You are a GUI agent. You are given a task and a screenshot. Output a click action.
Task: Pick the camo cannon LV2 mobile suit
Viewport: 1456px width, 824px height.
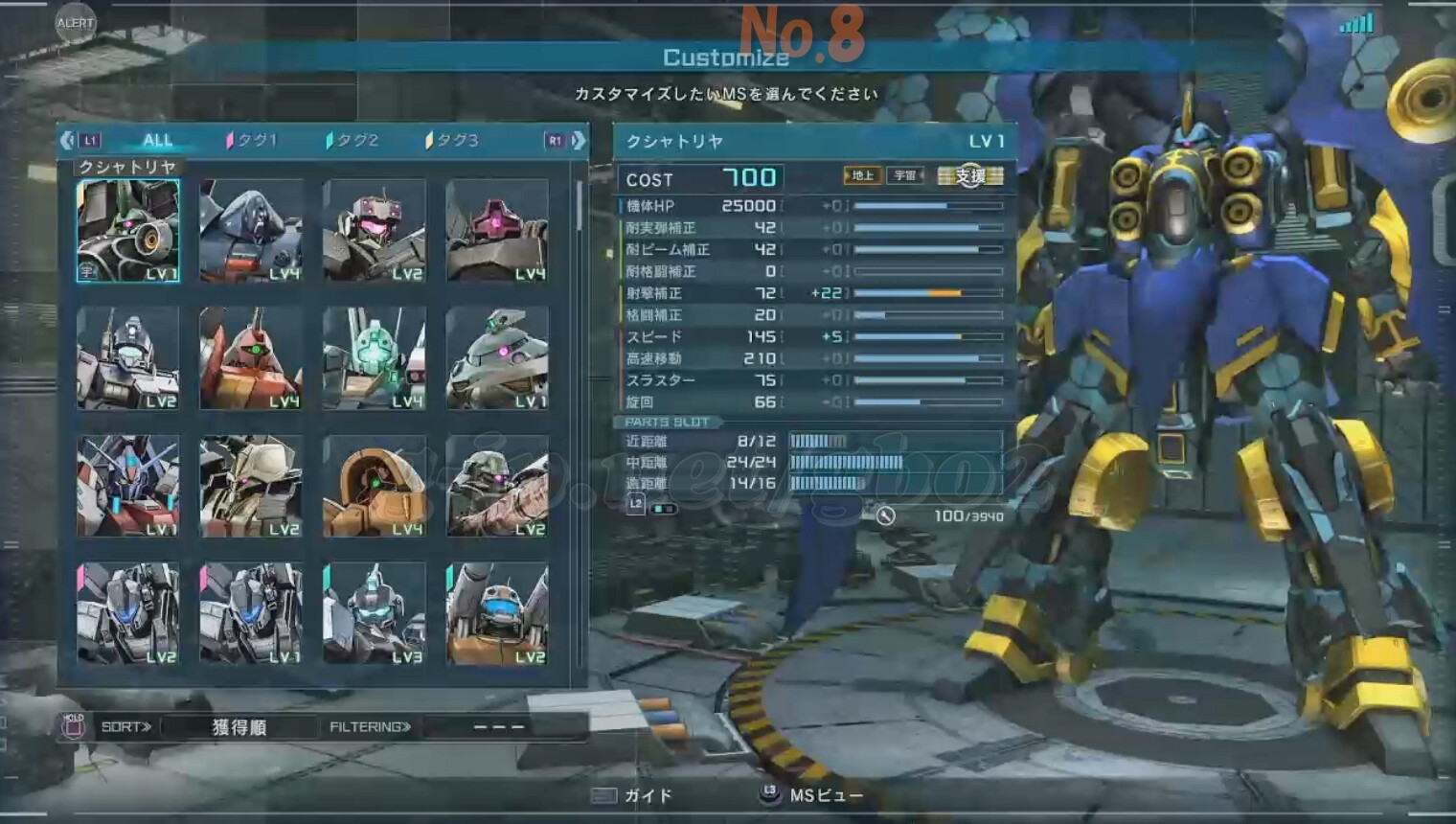click(497, 486)
